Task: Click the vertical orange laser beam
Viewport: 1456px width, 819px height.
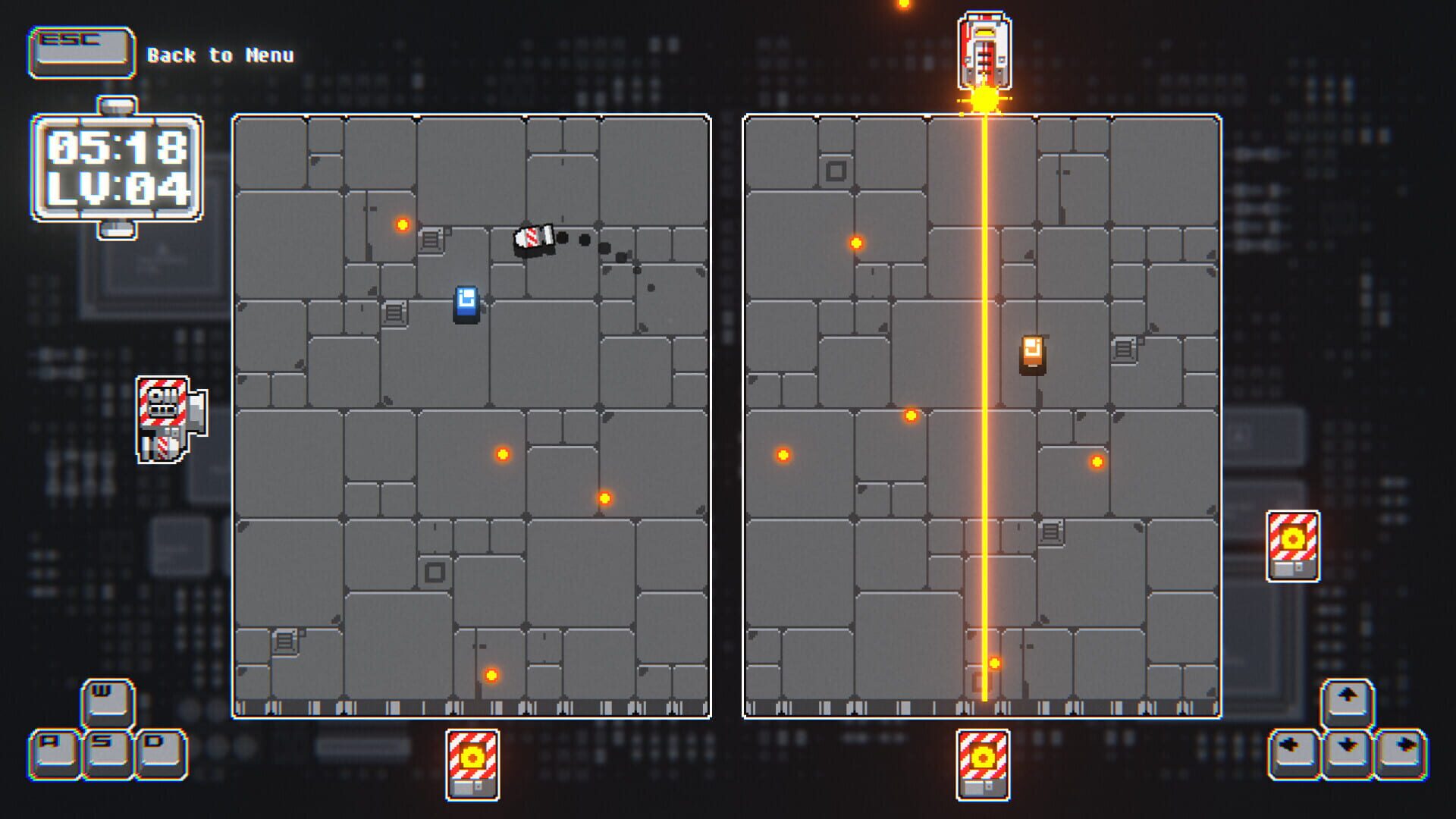Action: (x=984, y=417)
